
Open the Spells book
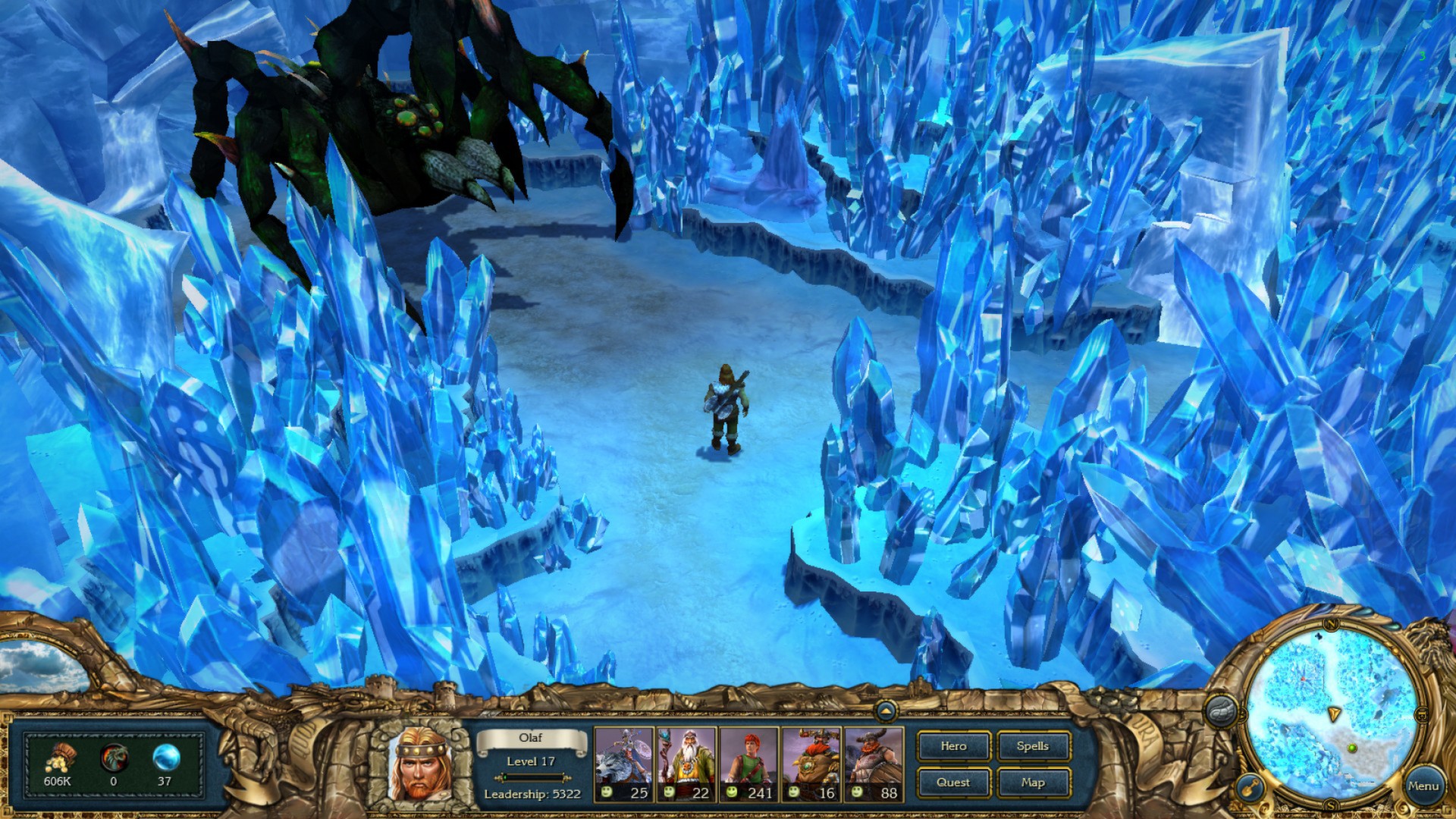click(x=1033, y=746)
